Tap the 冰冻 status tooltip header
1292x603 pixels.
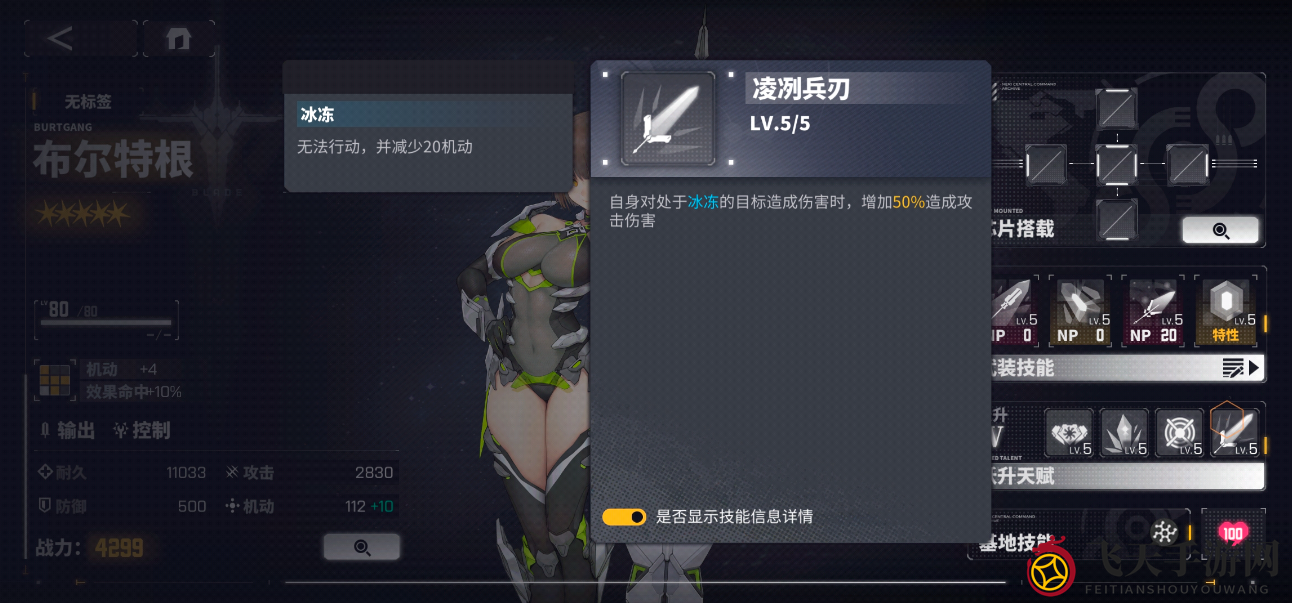tap(428, 114)
